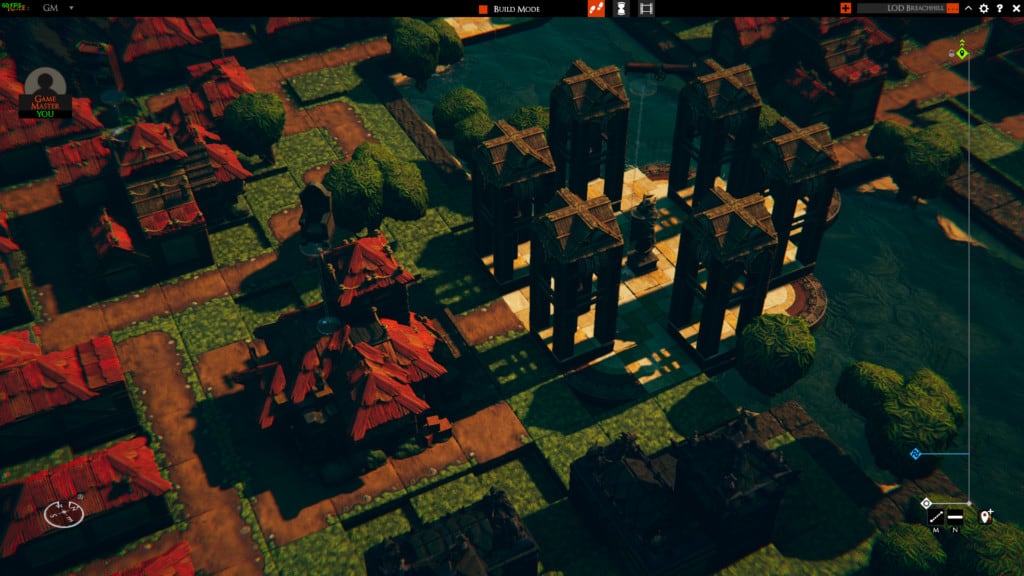This screenshot has width=1024, height=576.
Task: Open settings via the gear icon
Action: [984, 9]
